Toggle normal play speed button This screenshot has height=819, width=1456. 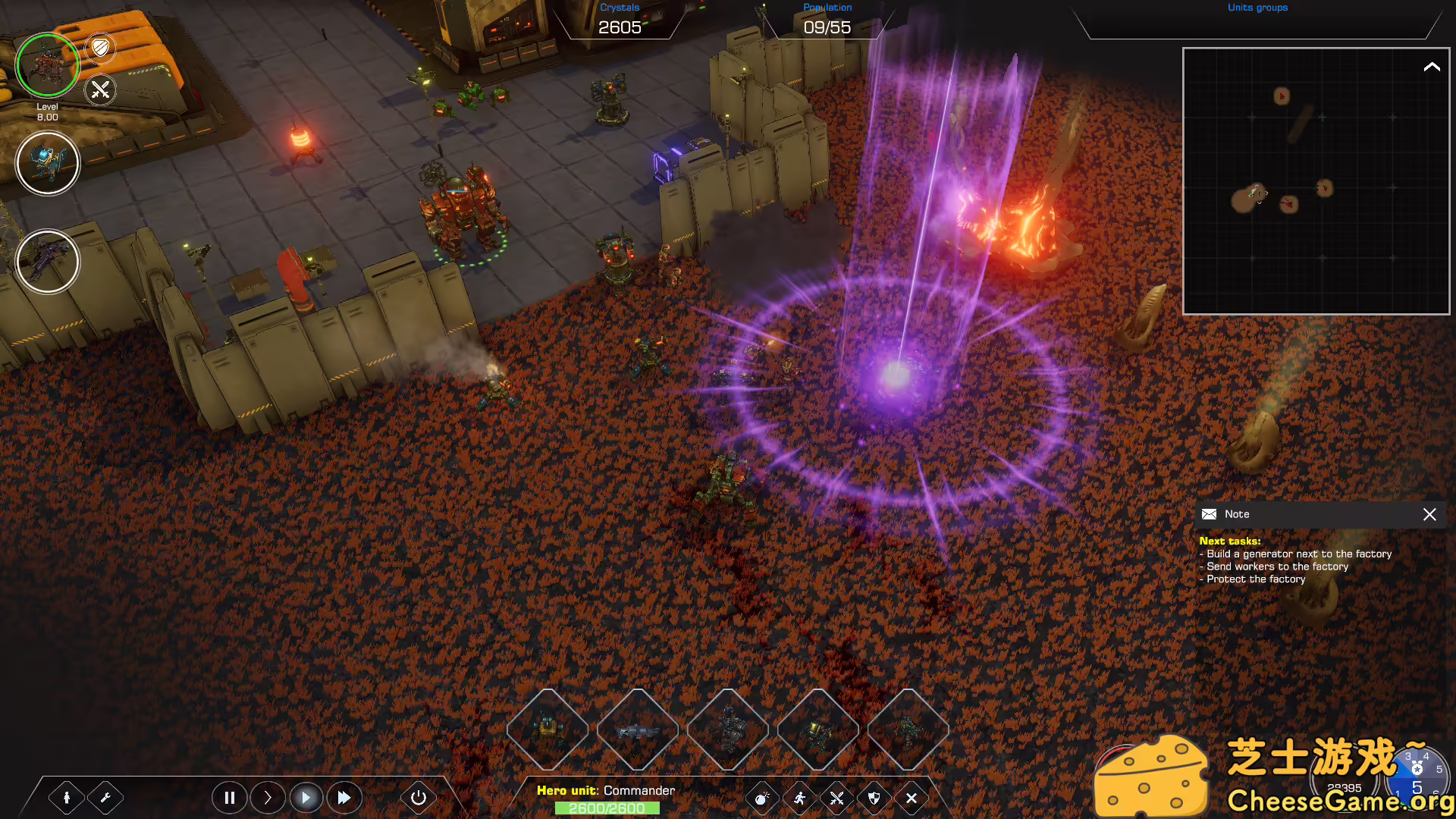306,797
